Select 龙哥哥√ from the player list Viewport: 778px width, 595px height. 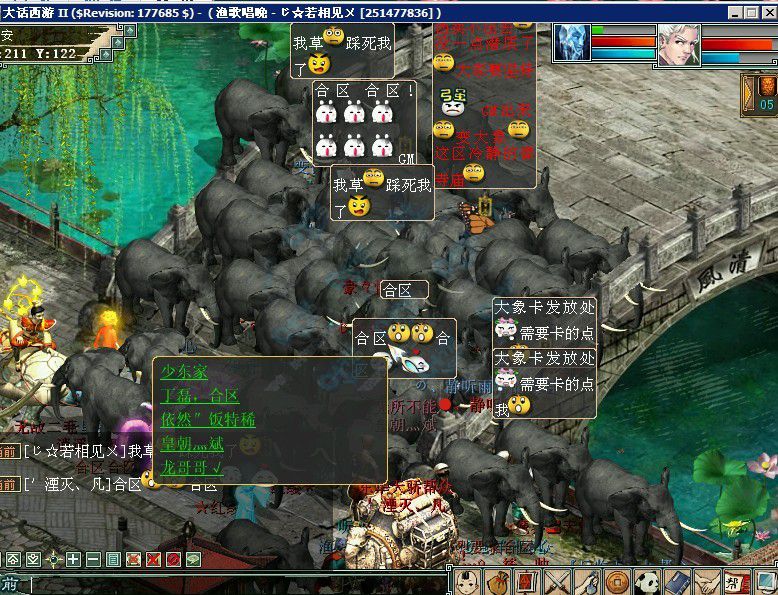click(x=192, y=467)
